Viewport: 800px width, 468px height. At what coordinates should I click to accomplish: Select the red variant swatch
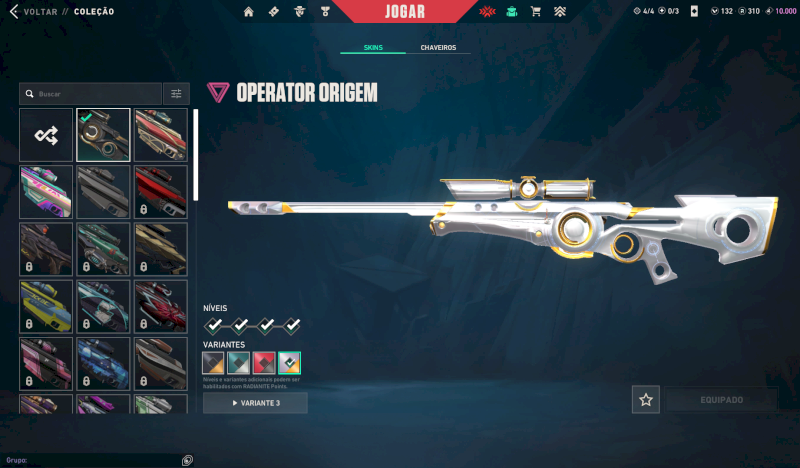tap(264, 363)
